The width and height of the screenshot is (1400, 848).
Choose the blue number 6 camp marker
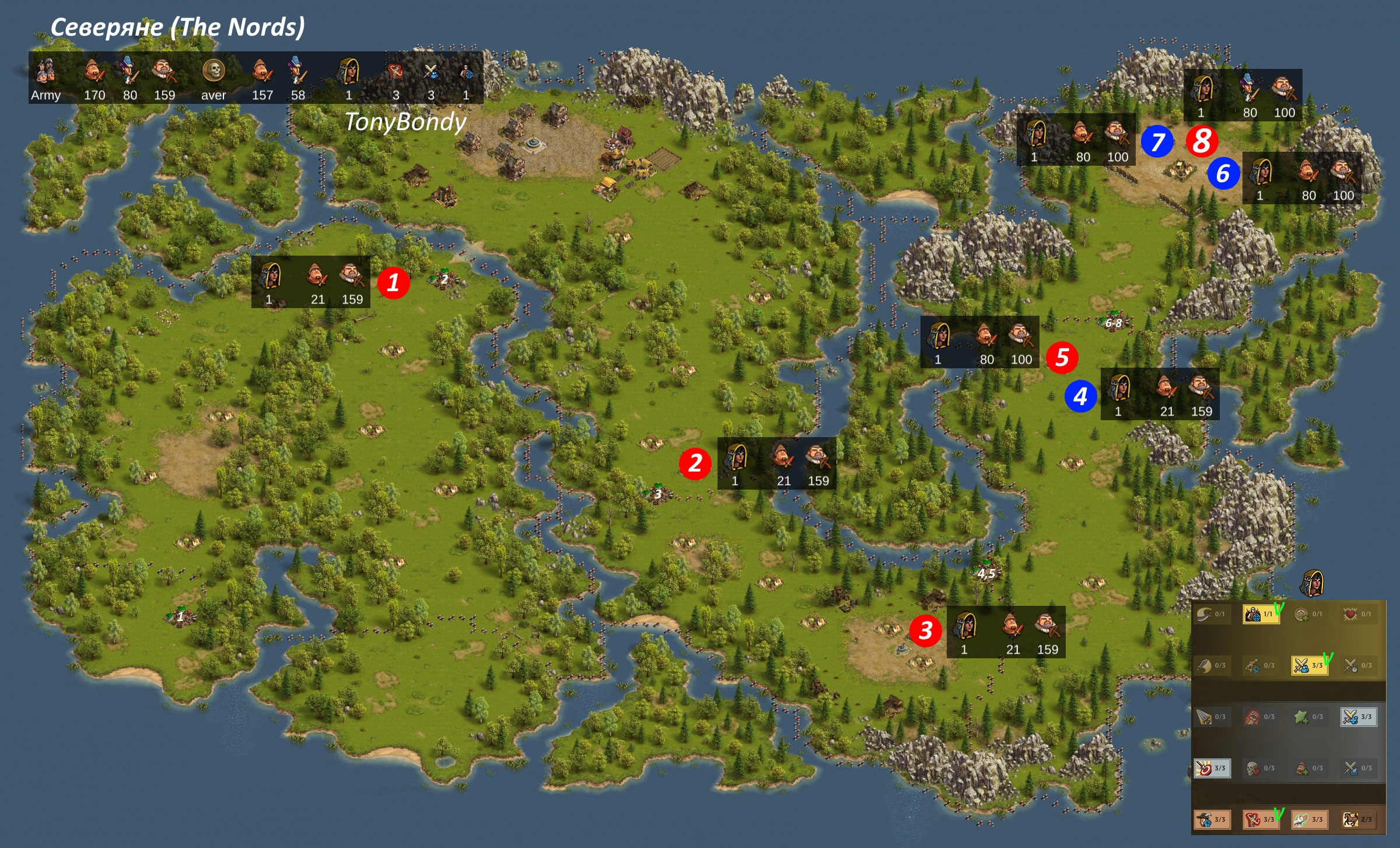click(1223, 174)
